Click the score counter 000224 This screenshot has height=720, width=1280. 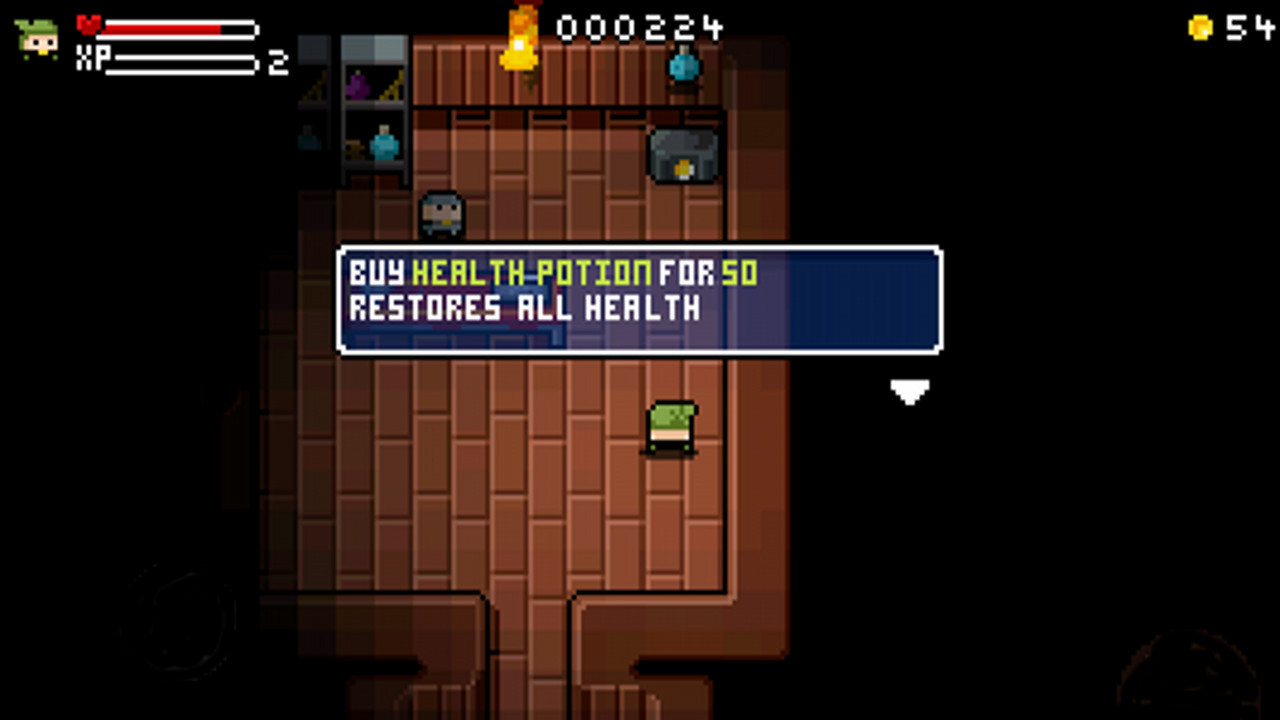click(x=639, y=28)
